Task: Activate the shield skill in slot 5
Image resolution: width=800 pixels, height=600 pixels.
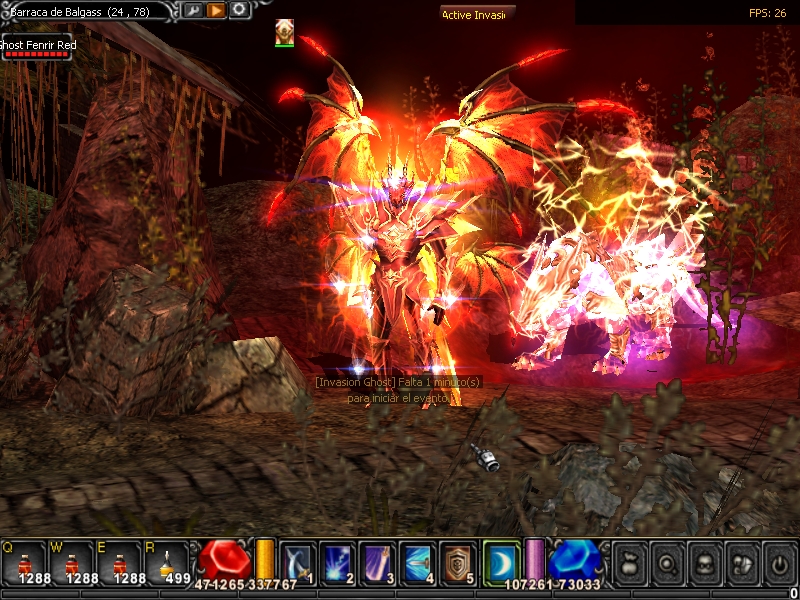Action: 456,562
